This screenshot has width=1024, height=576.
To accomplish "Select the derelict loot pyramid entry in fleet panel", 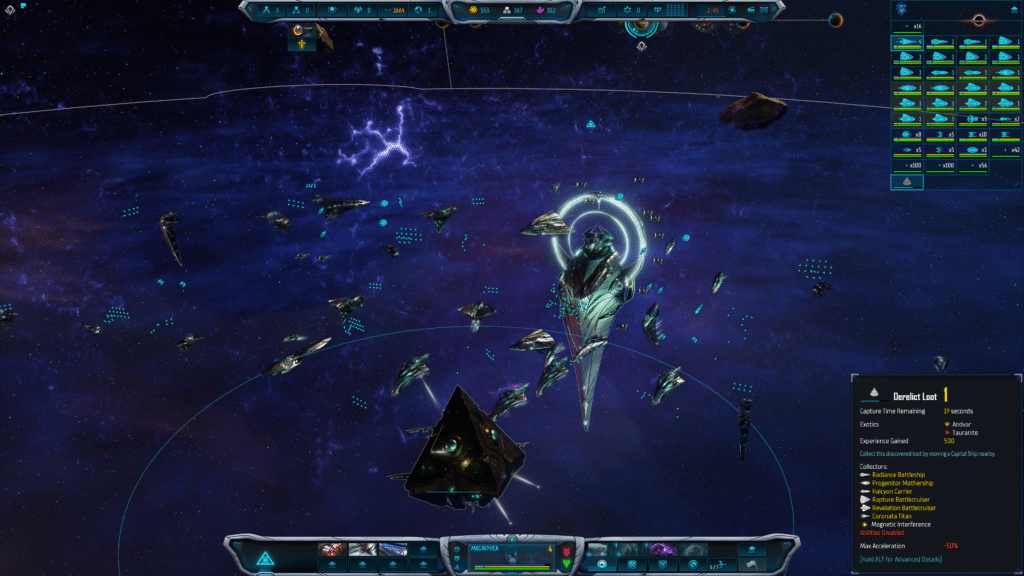I will point(907,182).
